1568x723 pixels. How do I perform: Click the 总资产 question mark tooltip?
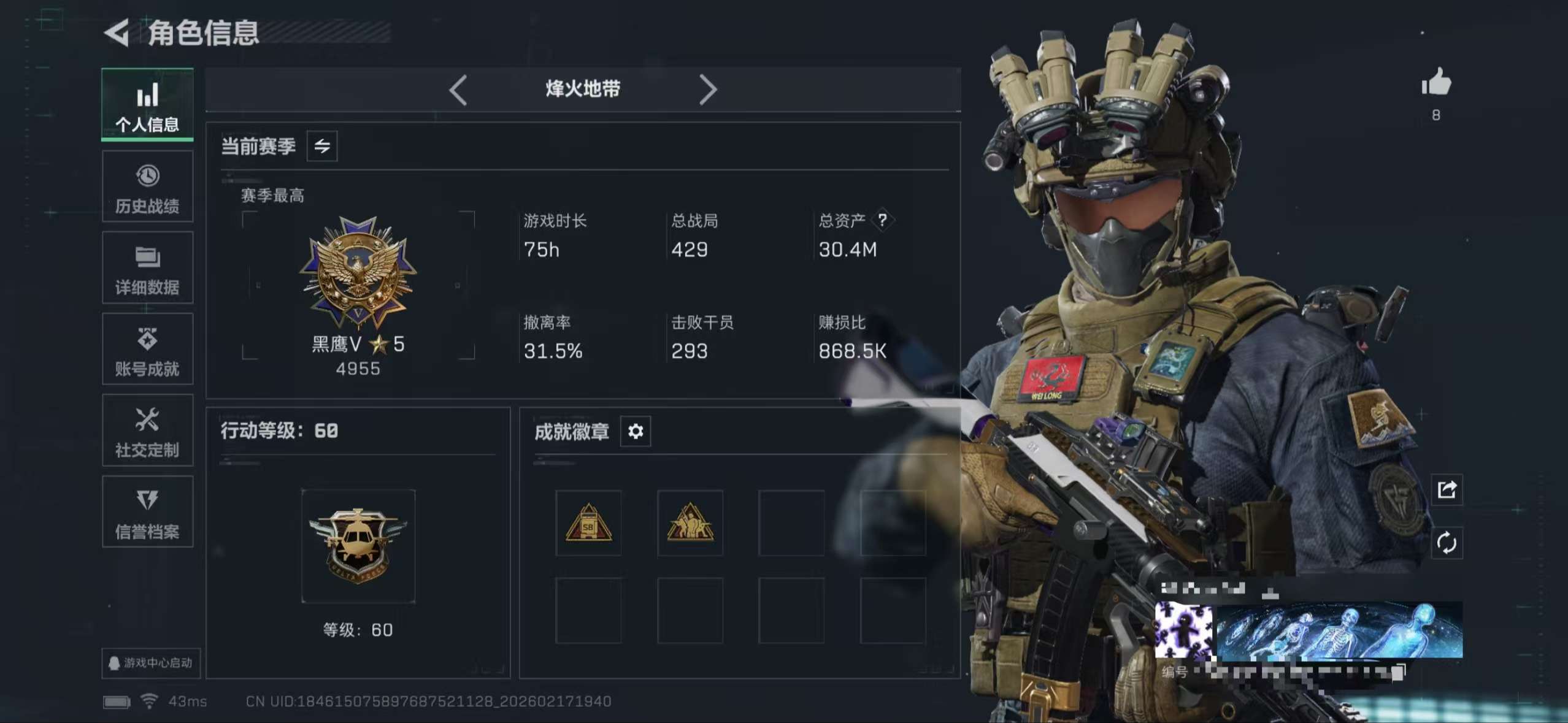[883, 221]
